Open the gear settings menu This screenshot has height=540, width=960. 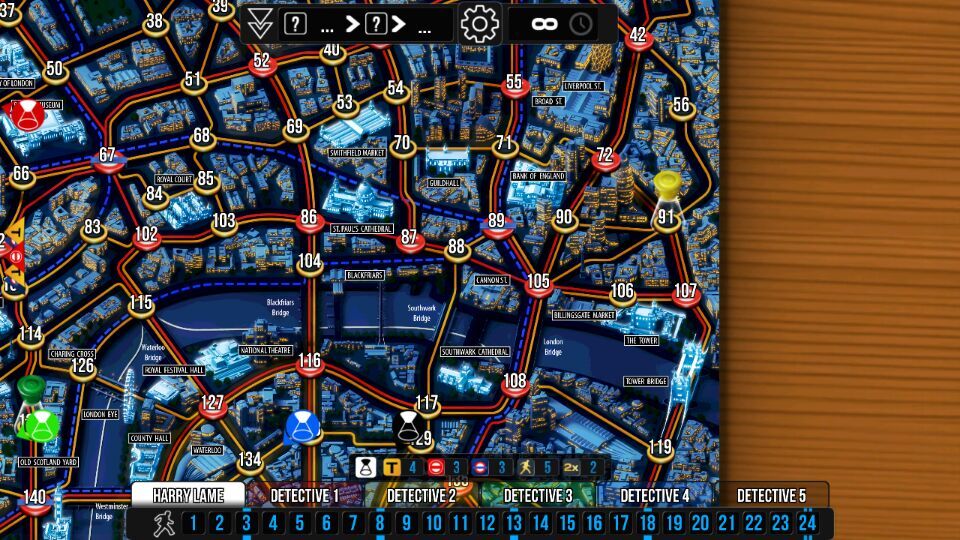[x=480, y=23]
